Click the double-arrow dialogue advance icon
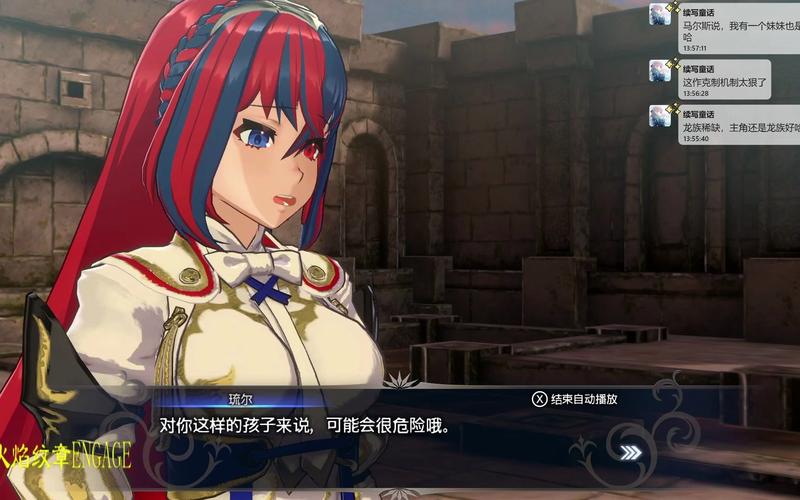This screenshot has width=800, height=500. click(x=631, y=452)
